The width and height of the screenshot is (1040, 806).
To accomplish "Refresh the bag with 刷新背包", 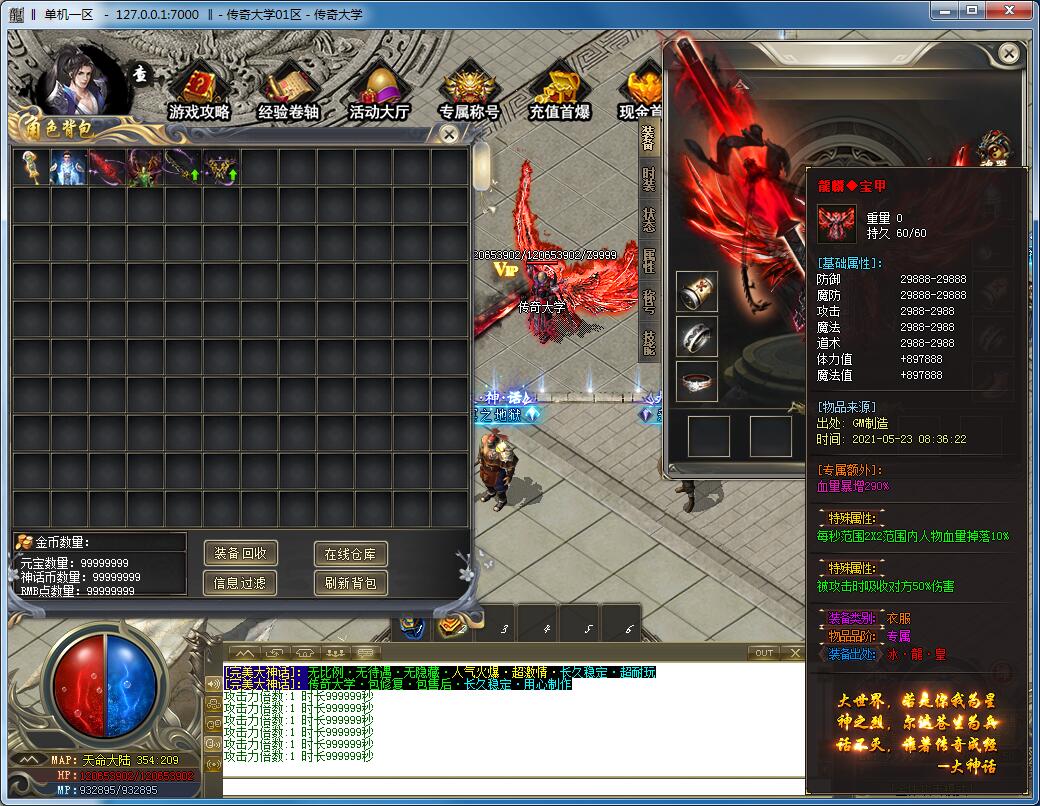I will [350, 582].
